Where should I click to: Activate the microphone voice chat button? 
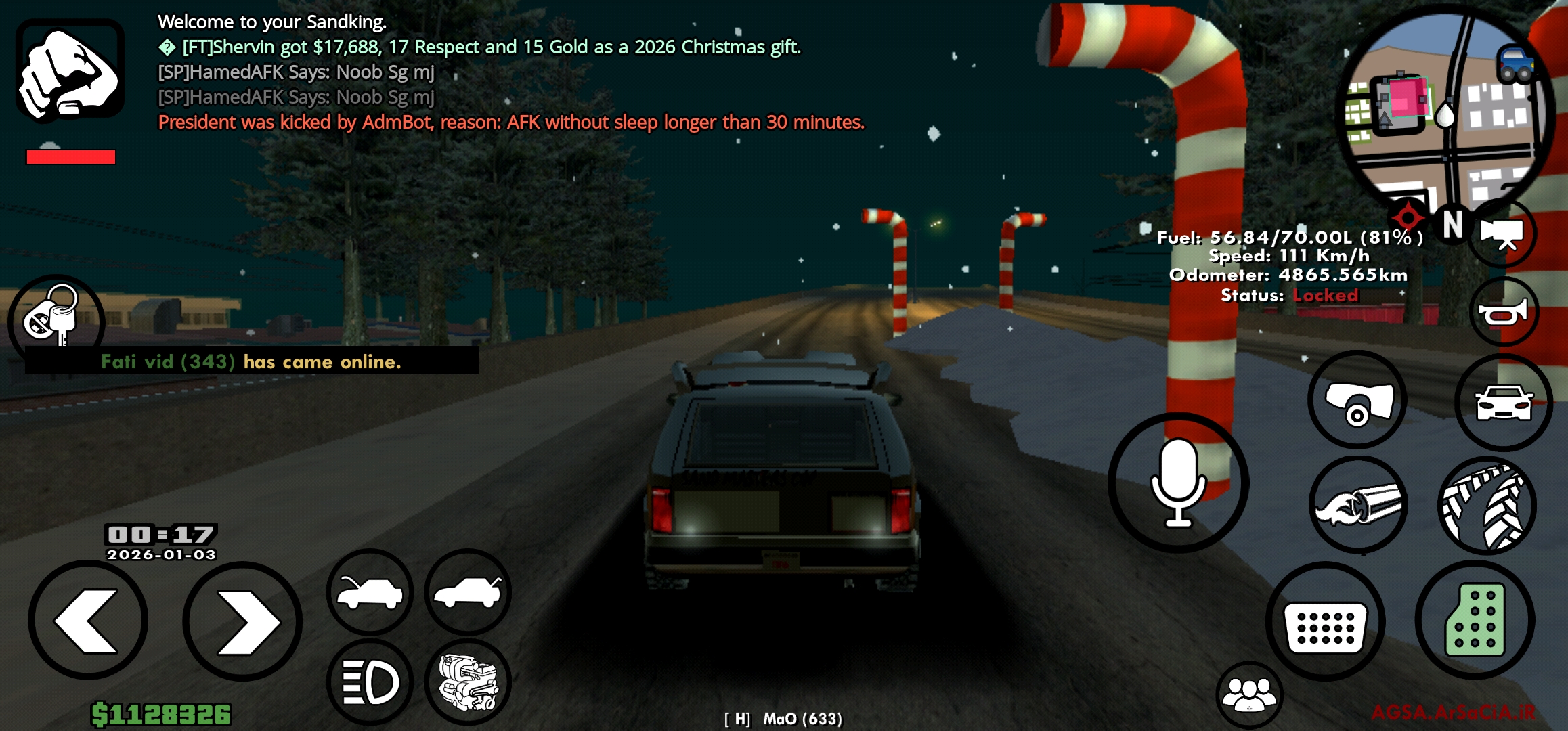click(1178, 482)
